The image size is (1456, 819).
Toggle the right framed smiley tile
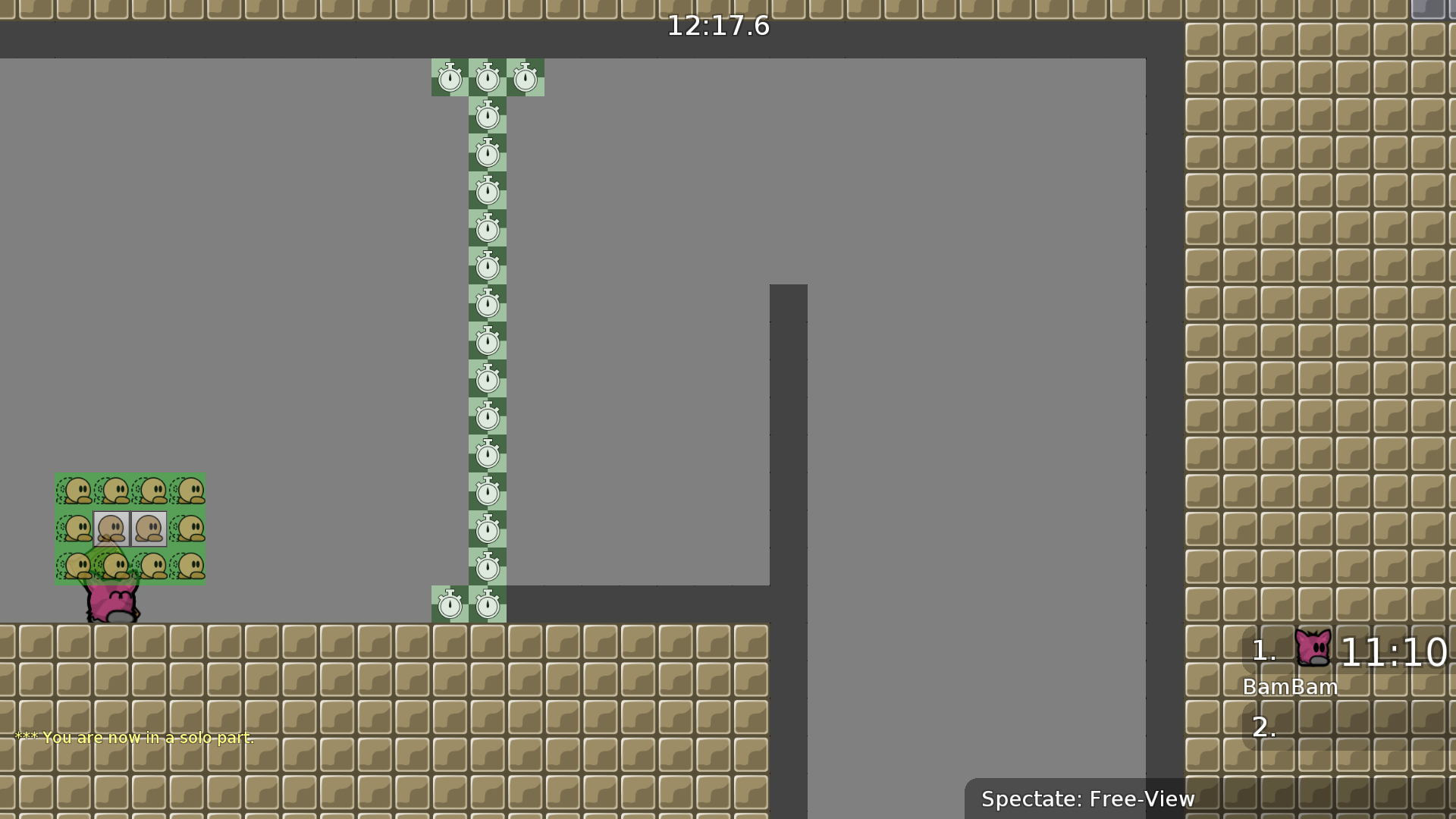pyautogui.click(x=149, y=529)
